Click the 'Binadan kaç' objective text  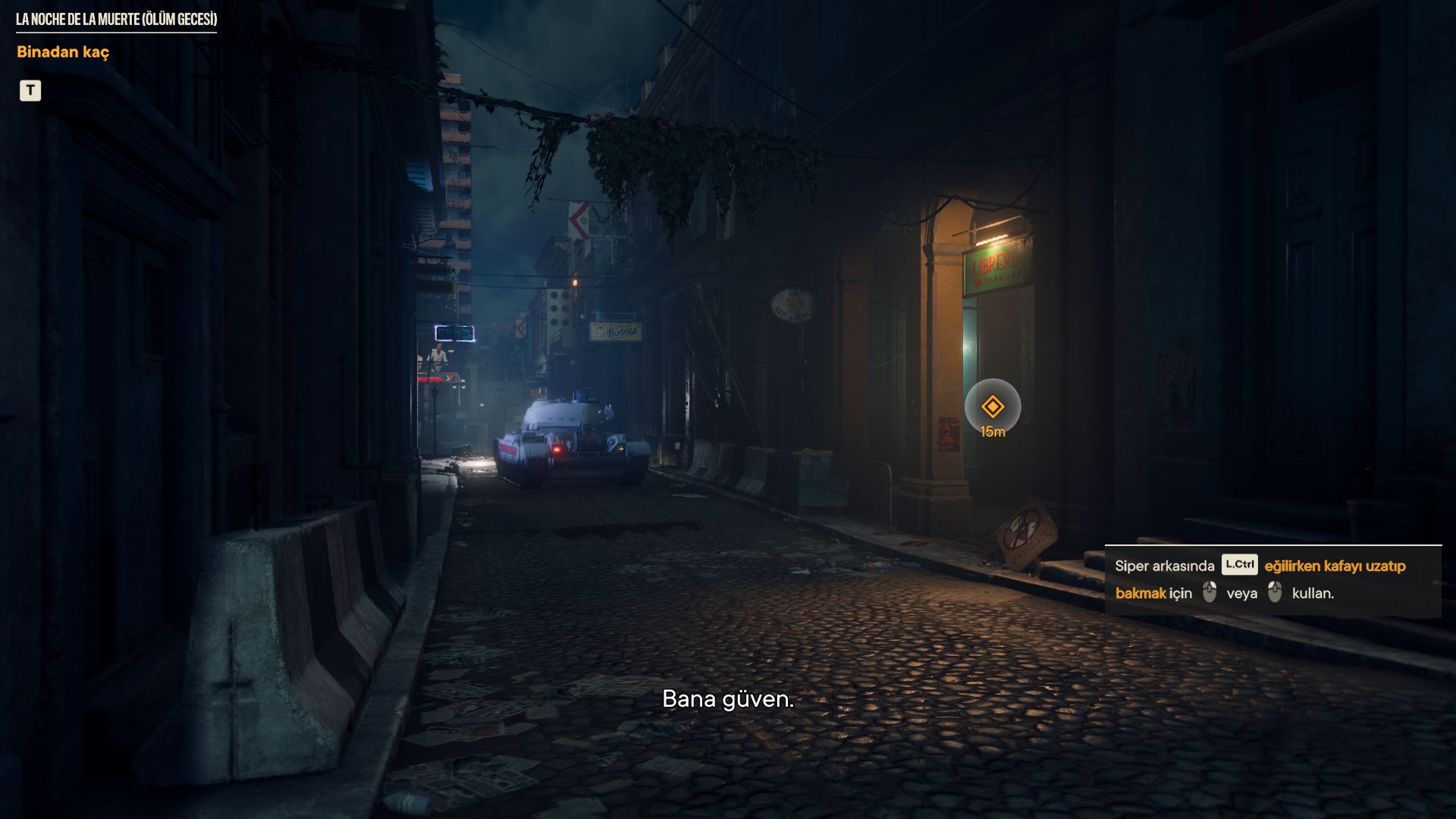click(x=63, y=52)
